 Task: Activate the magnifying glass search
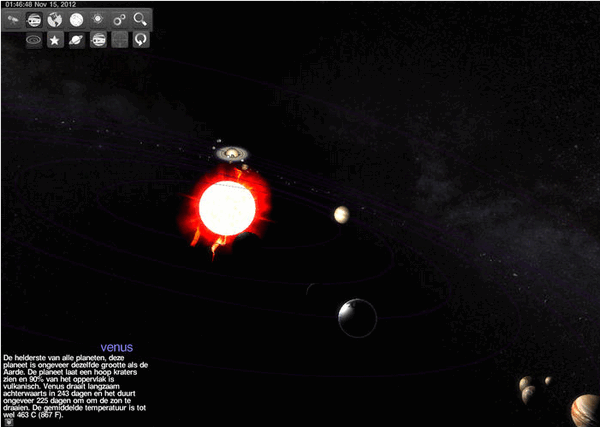click(141, 20)
